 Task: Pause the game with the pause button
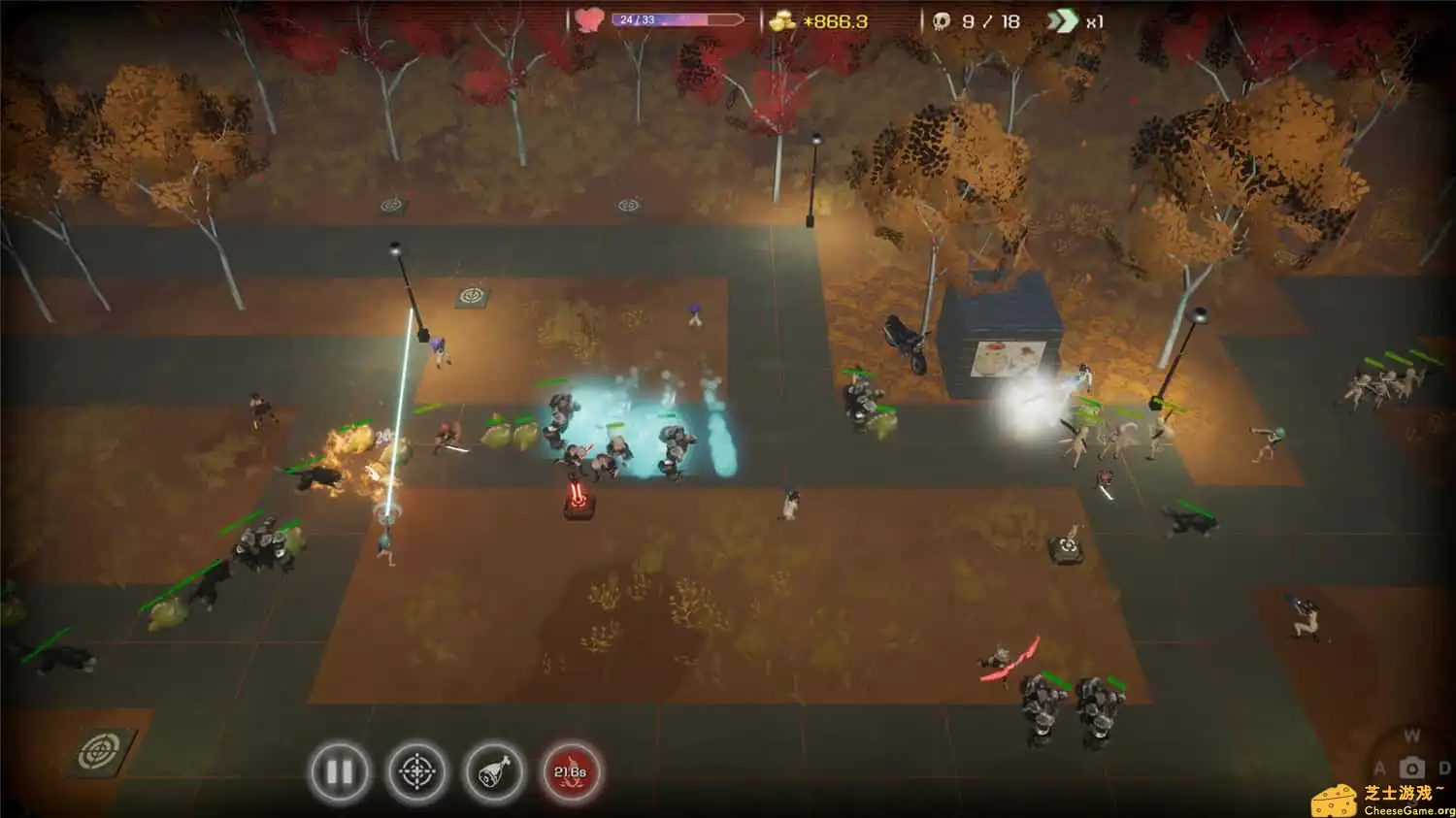click(x=339, y=772)
